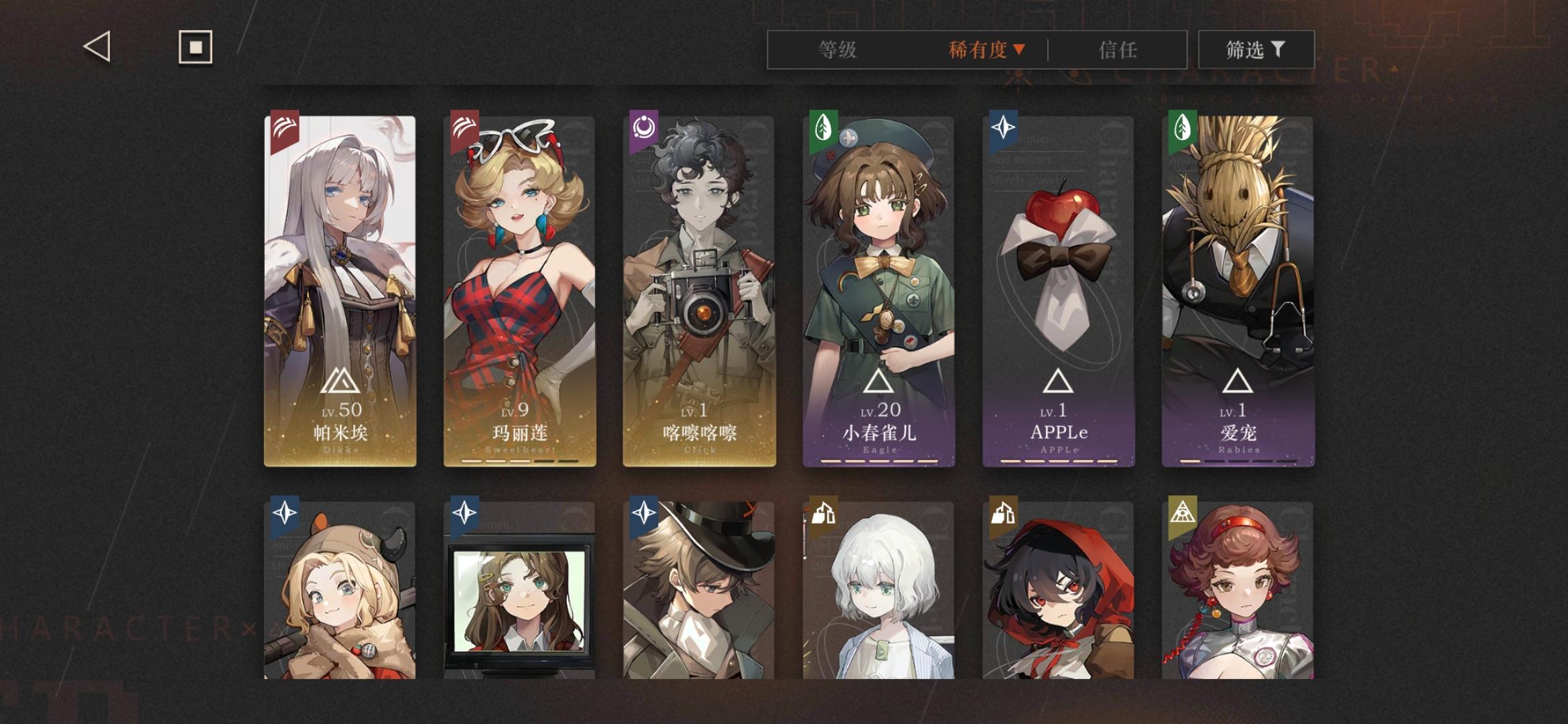The image size is (1568, 724).
Task: Click the back arrow to exit
Action: click(x=96, y=47)
